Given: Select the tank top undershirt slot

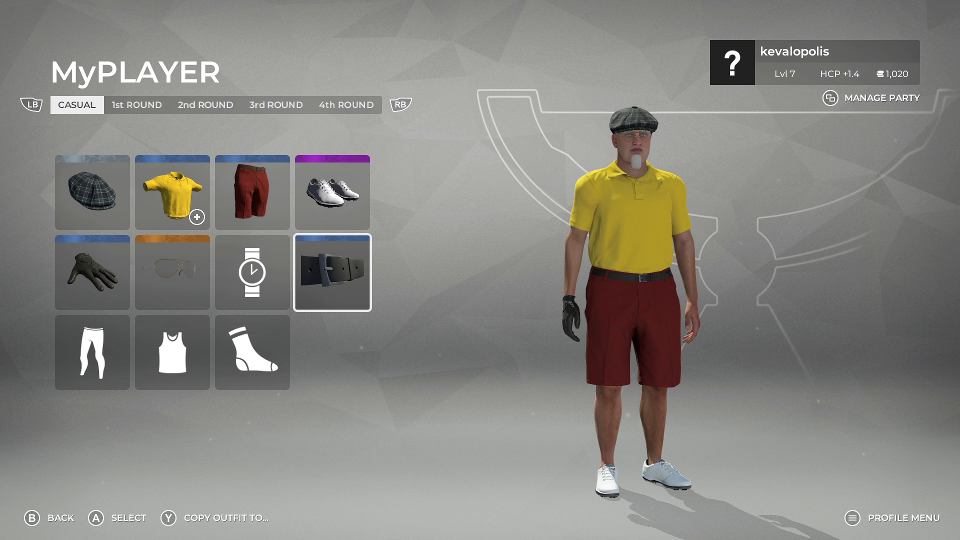Looking at the screenshot, I should click(172, 352).
